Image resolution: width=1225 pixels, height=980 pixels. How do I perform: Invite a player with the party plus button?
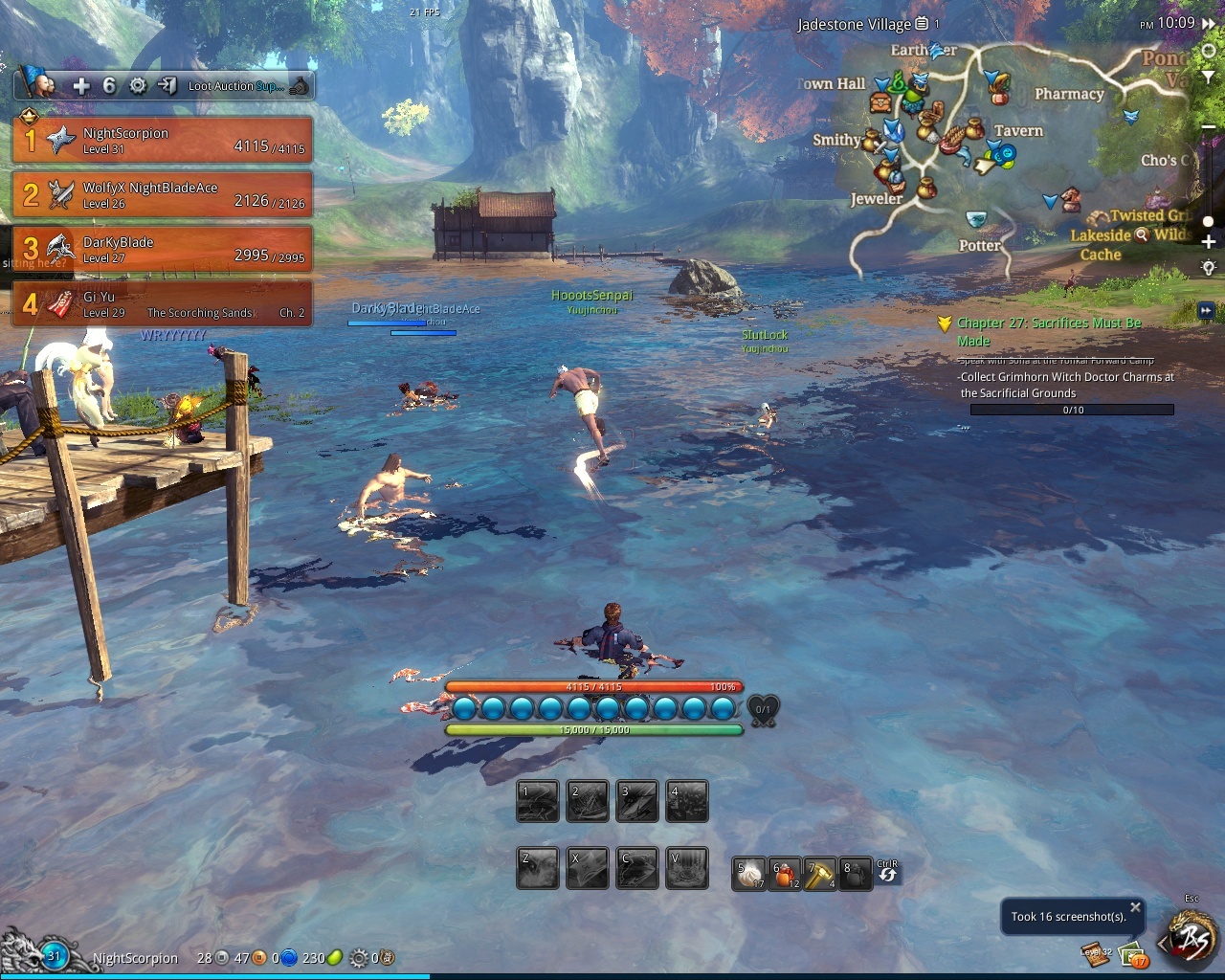(81, 86)
